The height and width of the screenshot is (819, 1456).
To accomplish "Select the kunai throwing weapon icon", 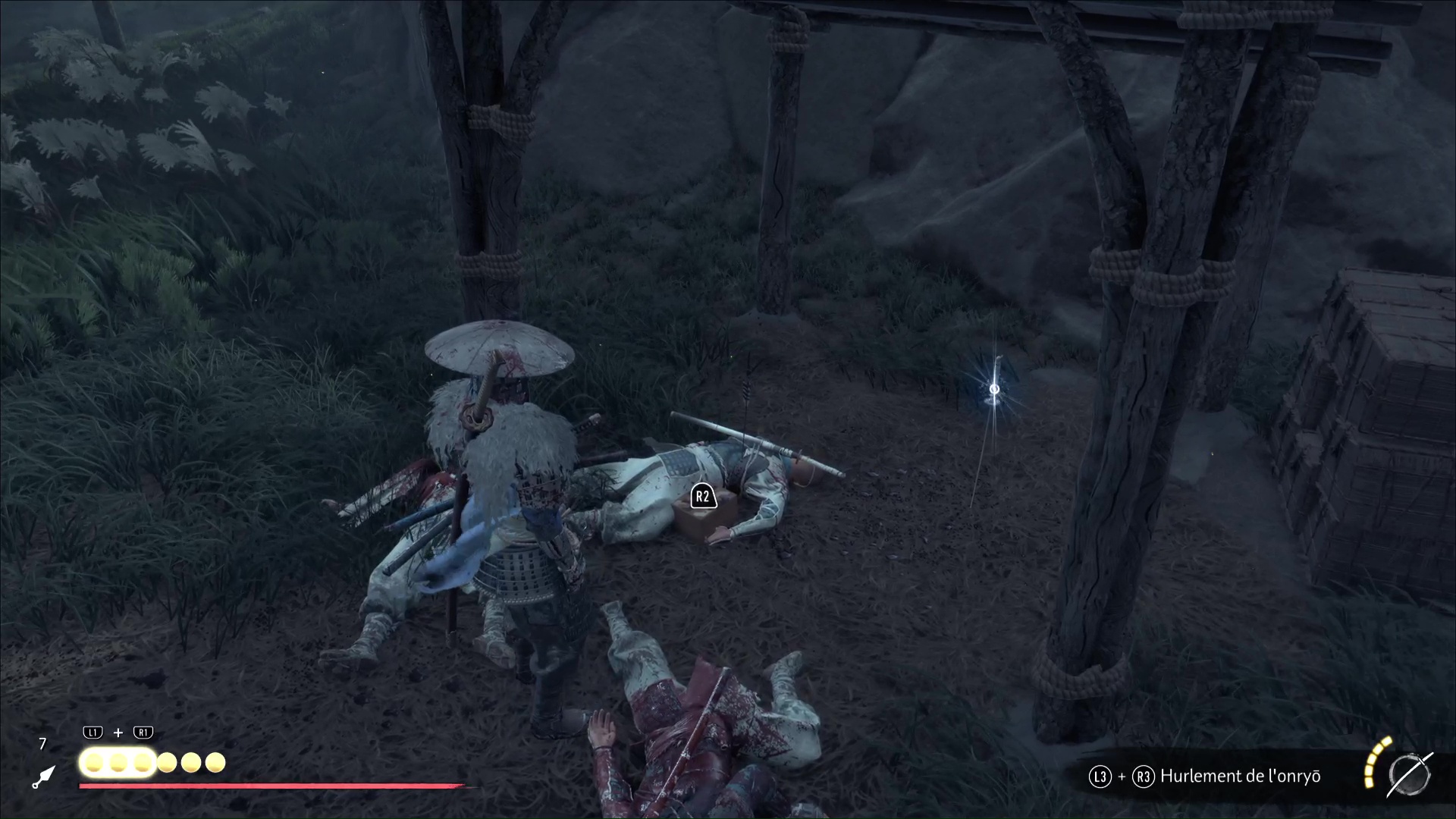I will click(43, 777).
